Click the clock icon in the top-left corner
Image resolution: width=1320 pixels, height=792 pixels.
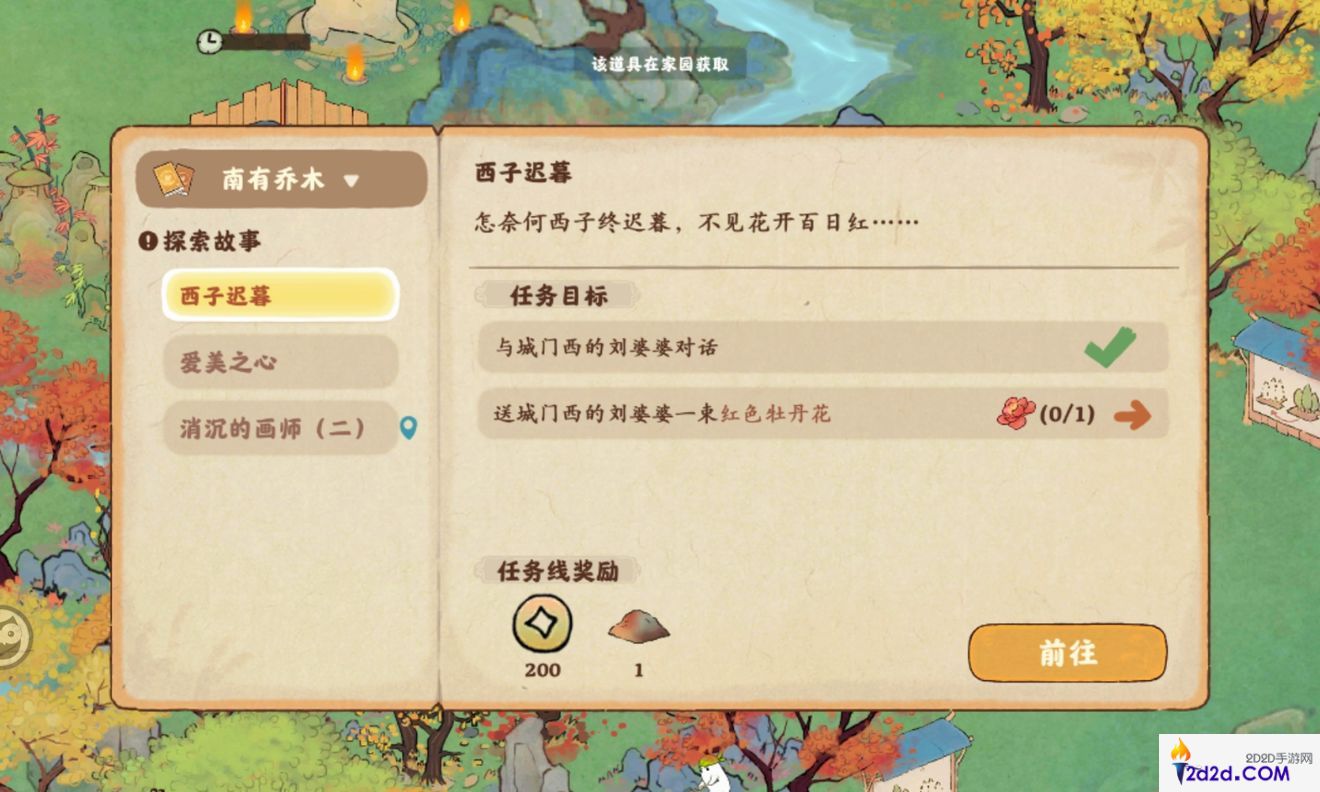[x=210, y=43]
